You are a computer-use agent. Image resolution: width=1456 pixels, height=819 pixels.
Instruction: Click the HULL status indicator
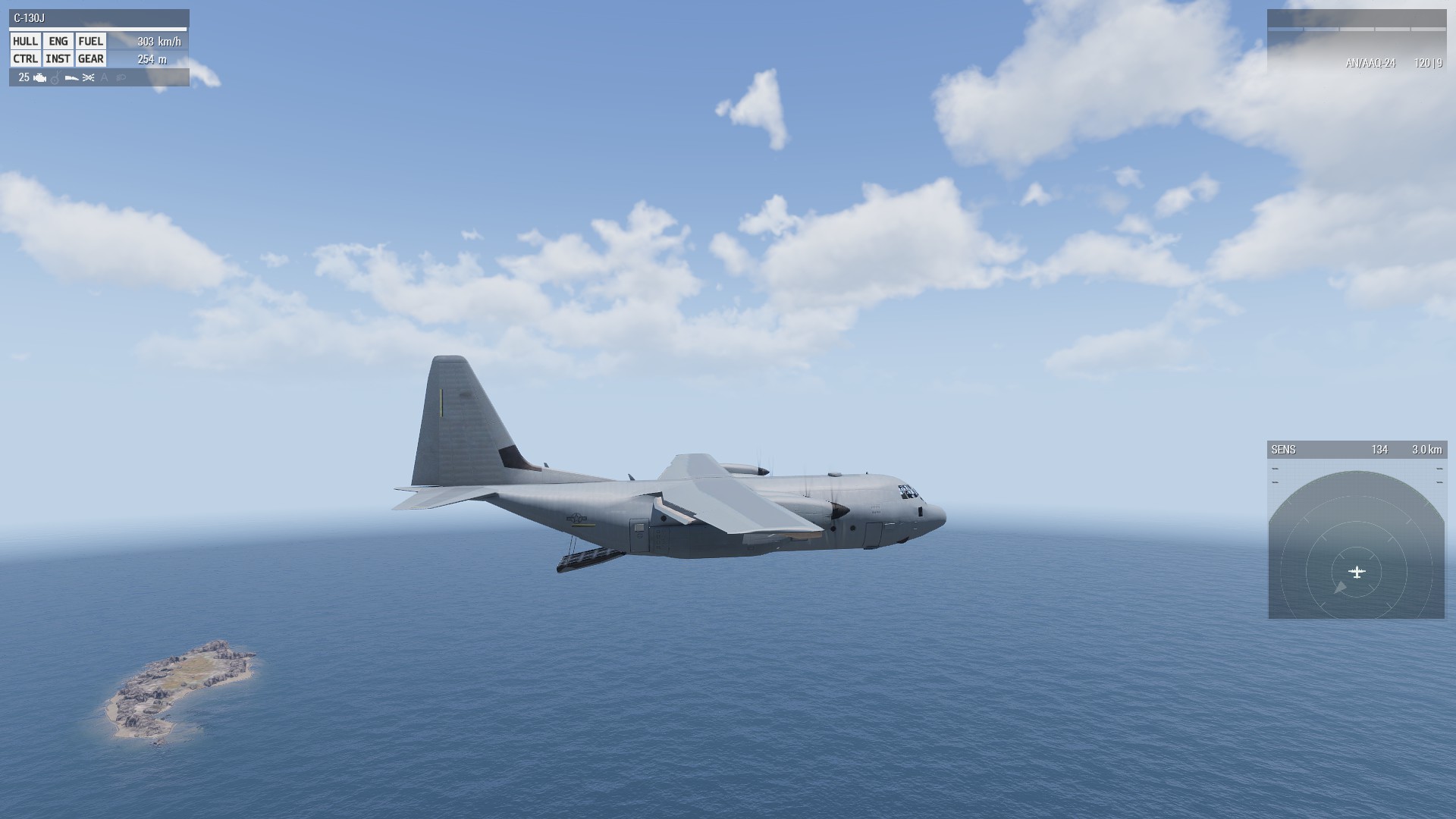(25, 42)
